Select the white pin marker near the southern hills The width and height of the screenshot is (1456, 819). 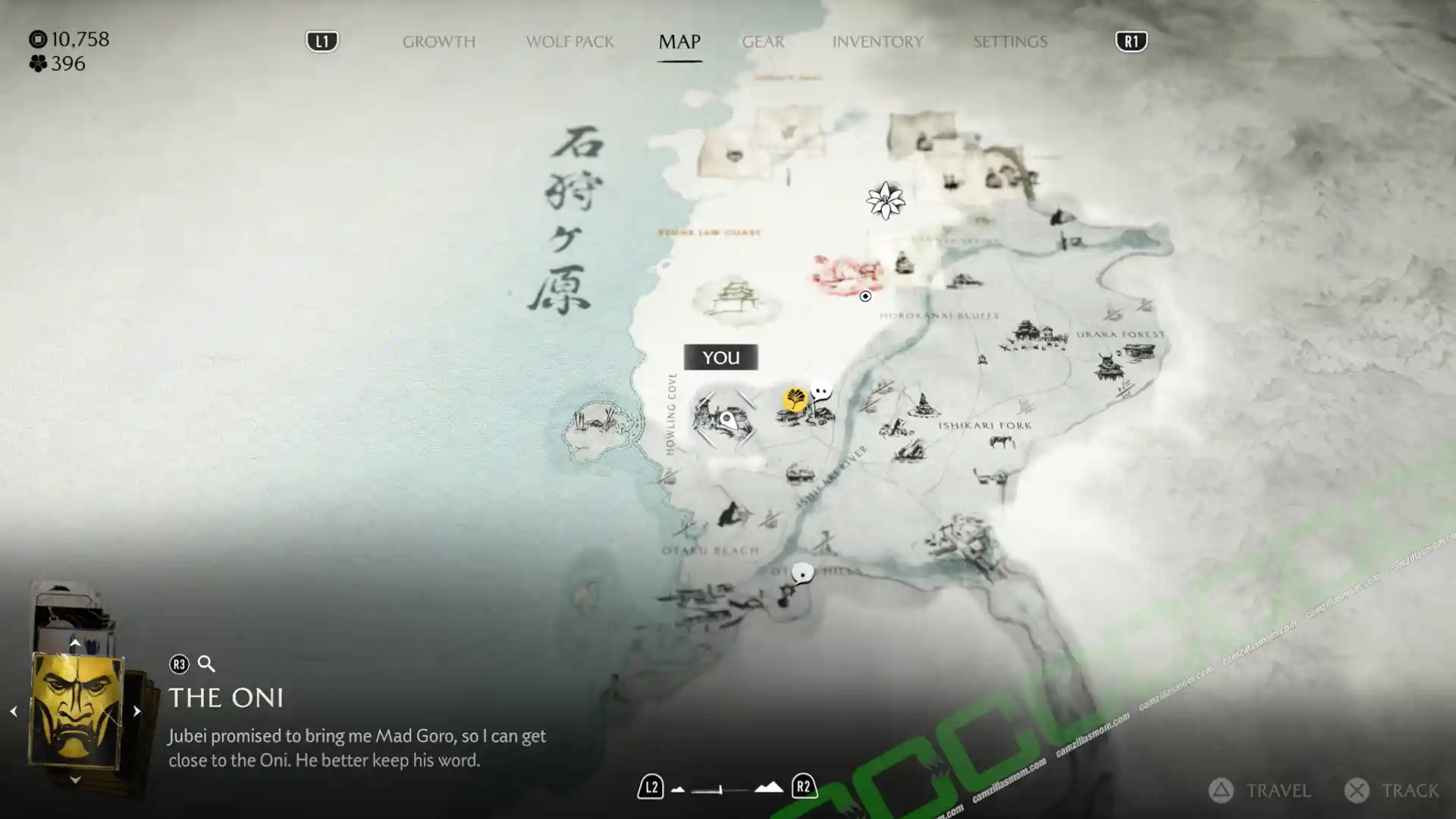tap(802, 573)
